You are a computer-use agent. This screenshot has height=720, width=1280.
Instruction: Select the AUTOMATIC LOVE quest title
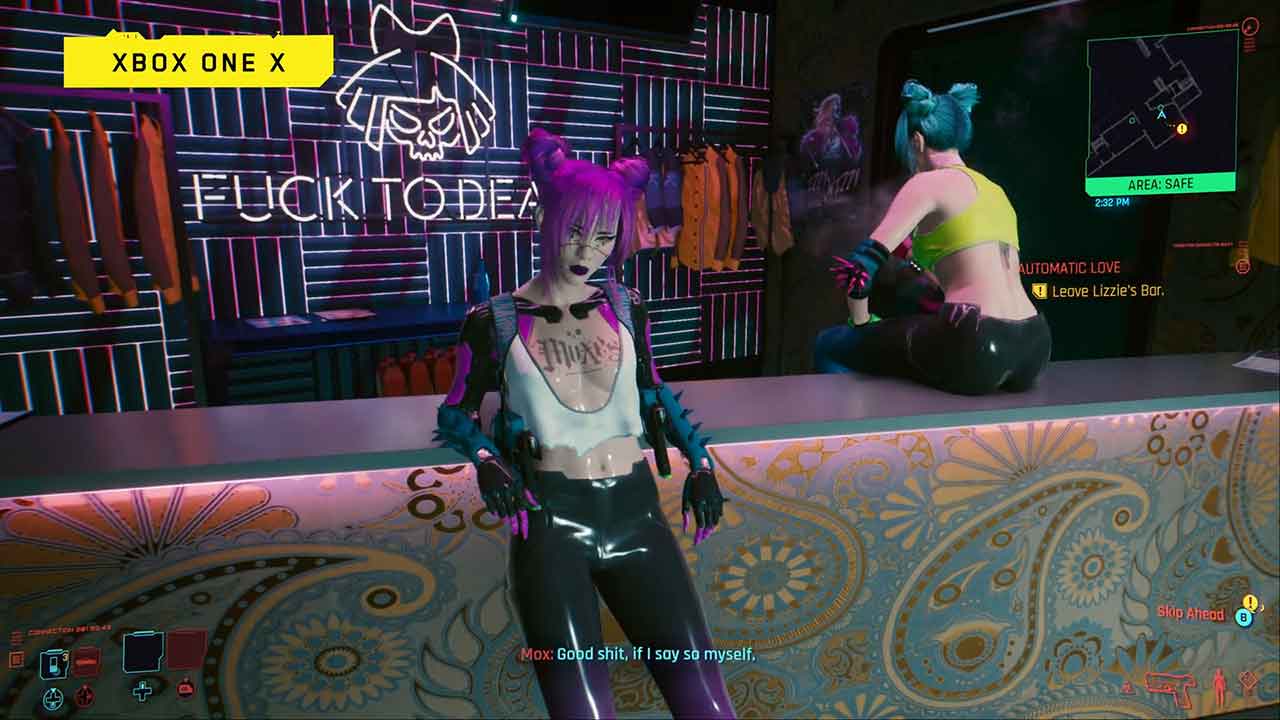[x=1069, y=267]
